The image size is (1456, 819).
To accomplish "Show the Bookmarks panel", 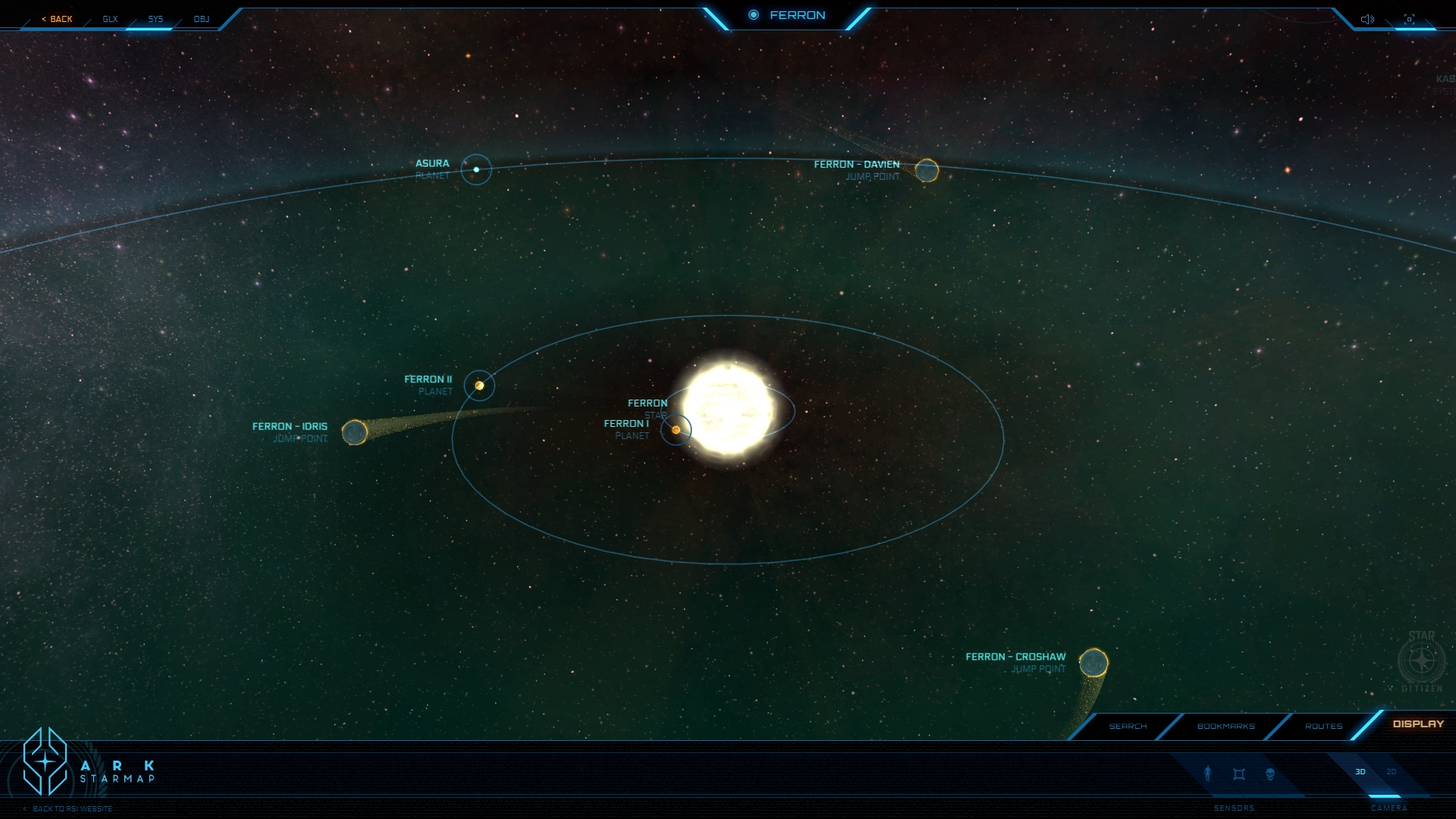I will (1225, 726).
